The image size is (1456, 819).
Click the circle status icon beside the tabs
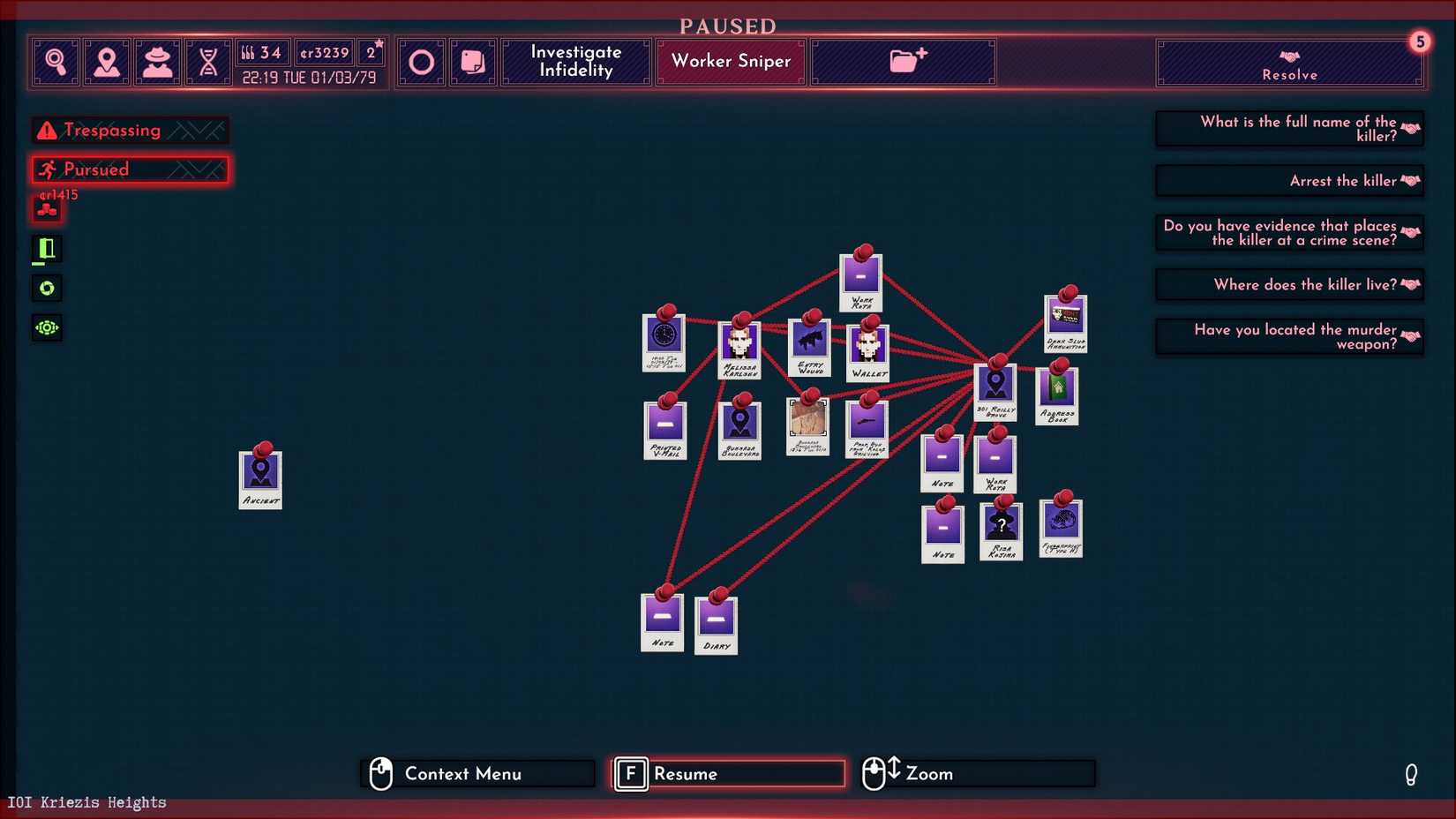coord(421,61)
